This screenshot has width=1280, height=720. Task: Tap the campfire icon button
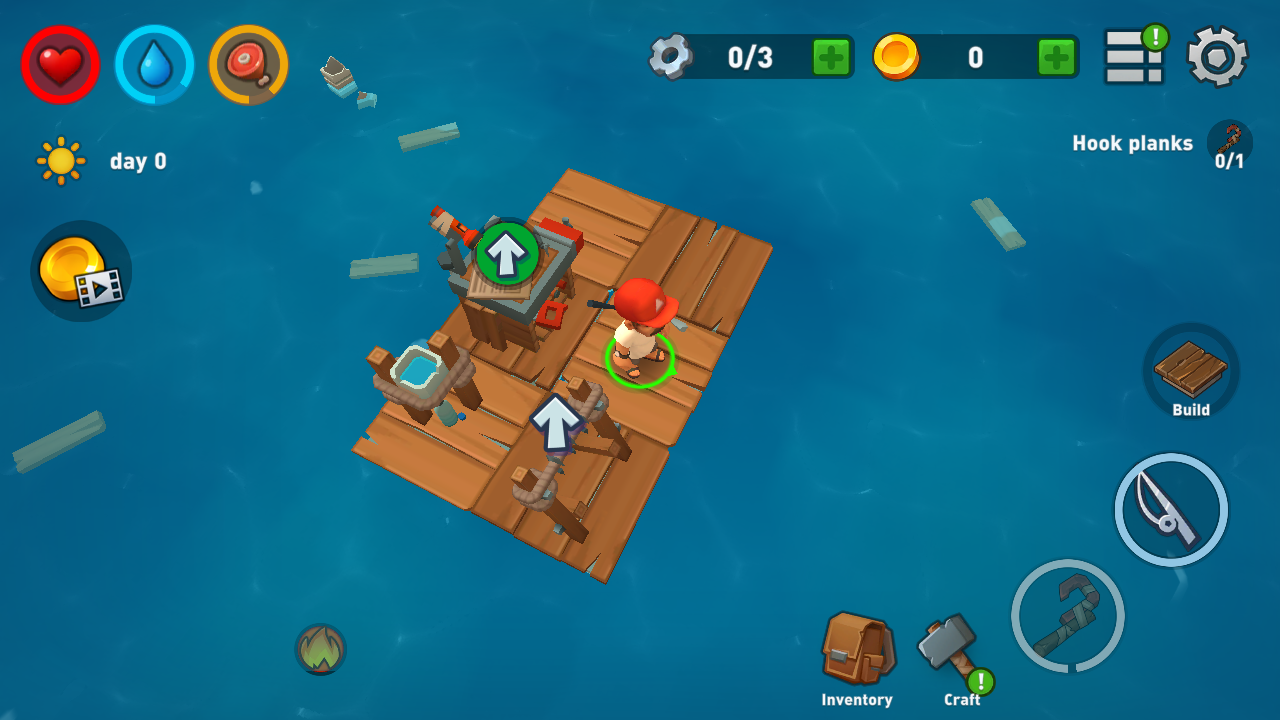320,650
